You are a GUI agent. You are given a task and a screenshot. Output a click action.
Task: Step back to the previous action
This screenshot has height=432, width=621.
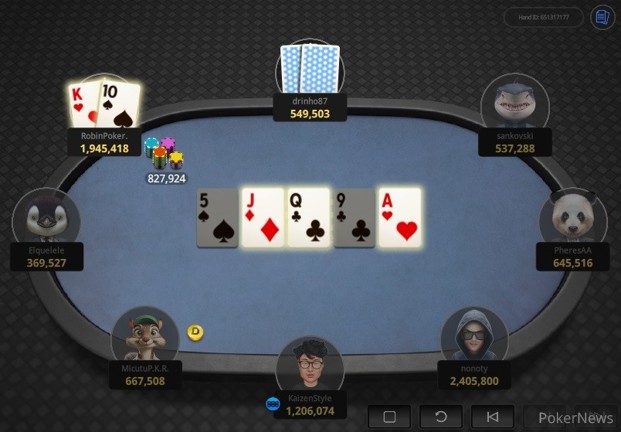pyautogui.click(x=493, y=417)
